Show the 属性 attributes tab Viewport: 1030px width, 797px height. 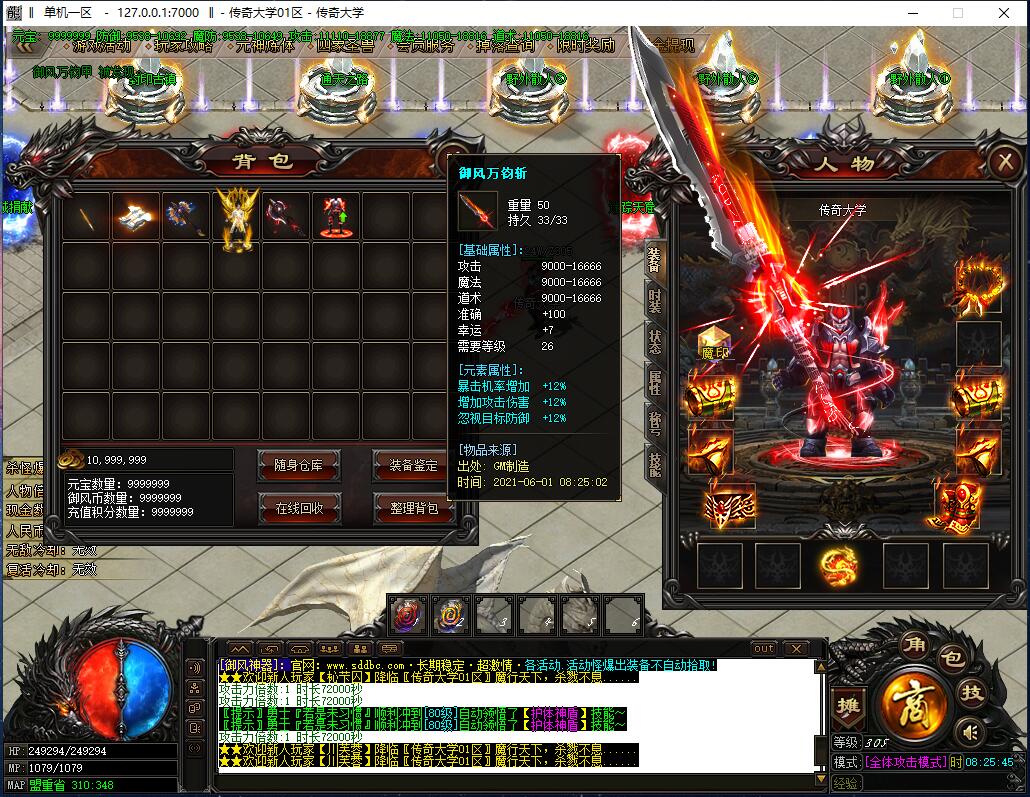tap(654, 380)
